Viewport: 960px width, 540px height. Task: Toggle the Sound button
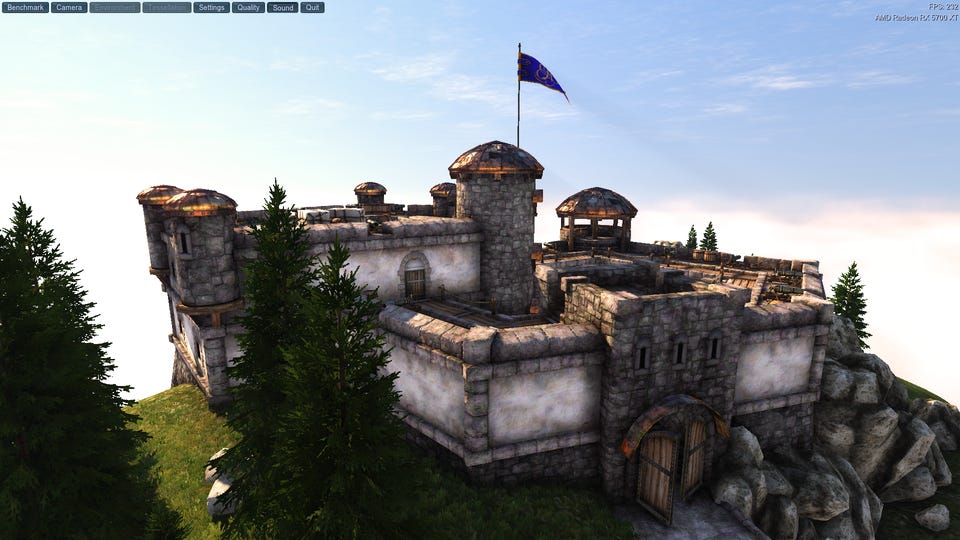pos(283,7)
